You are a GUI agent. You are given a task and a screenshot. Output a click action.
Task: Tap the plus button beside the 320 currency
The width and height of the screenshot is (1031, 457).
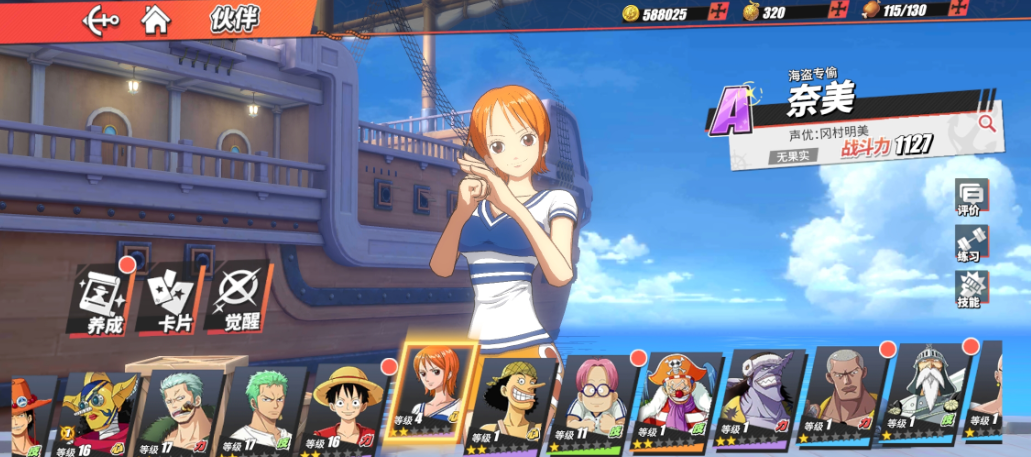point(838,12)
